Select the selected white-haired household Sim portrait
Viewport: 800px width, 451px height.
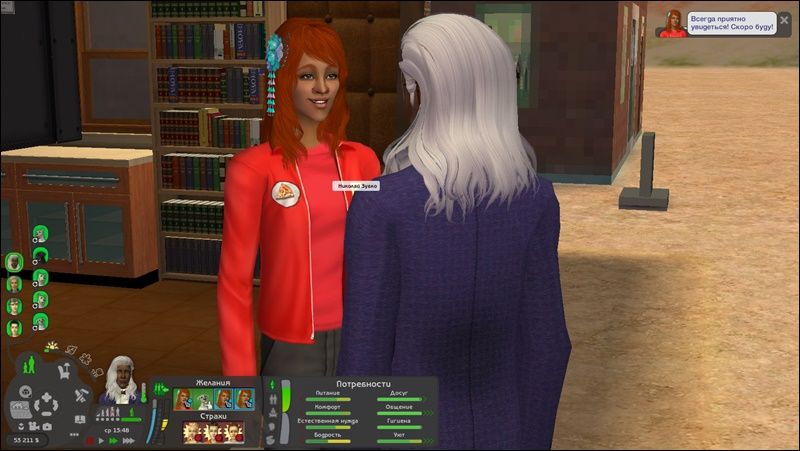(x=14, y=262)
